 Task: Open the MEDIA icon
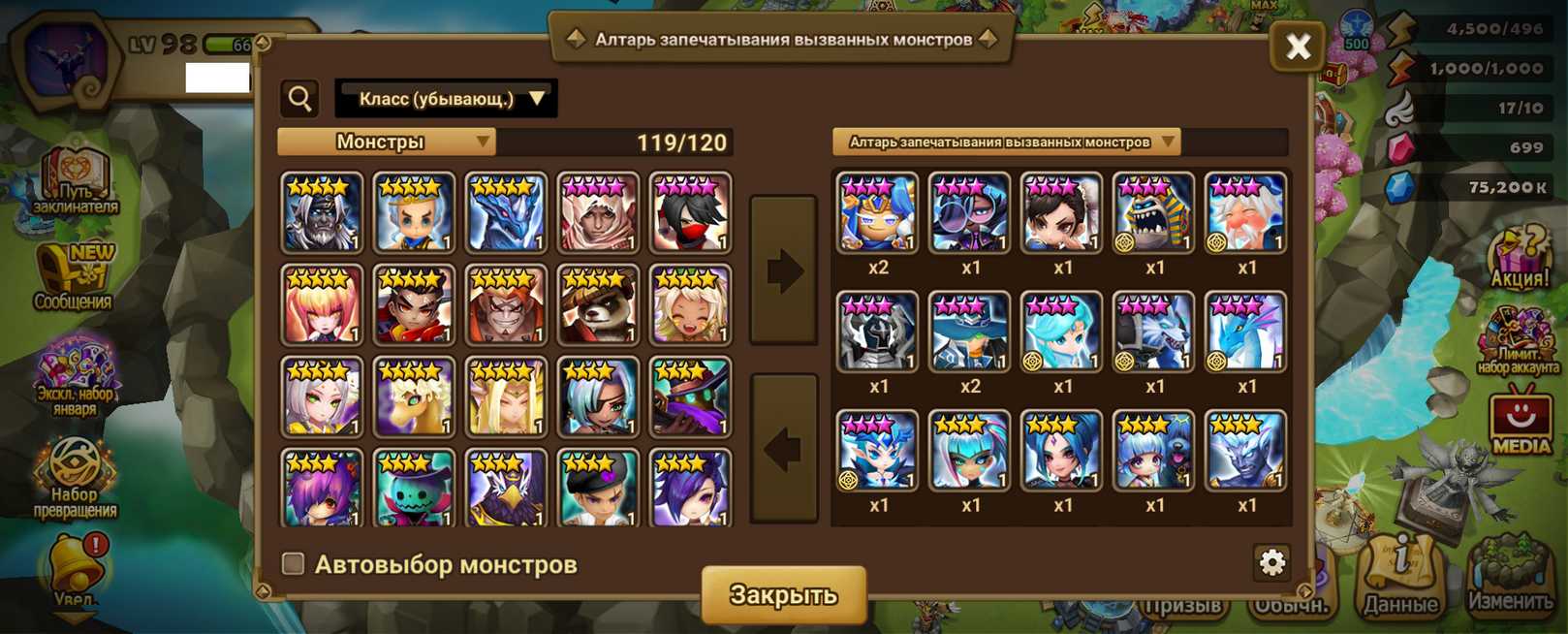[1520, 420]
